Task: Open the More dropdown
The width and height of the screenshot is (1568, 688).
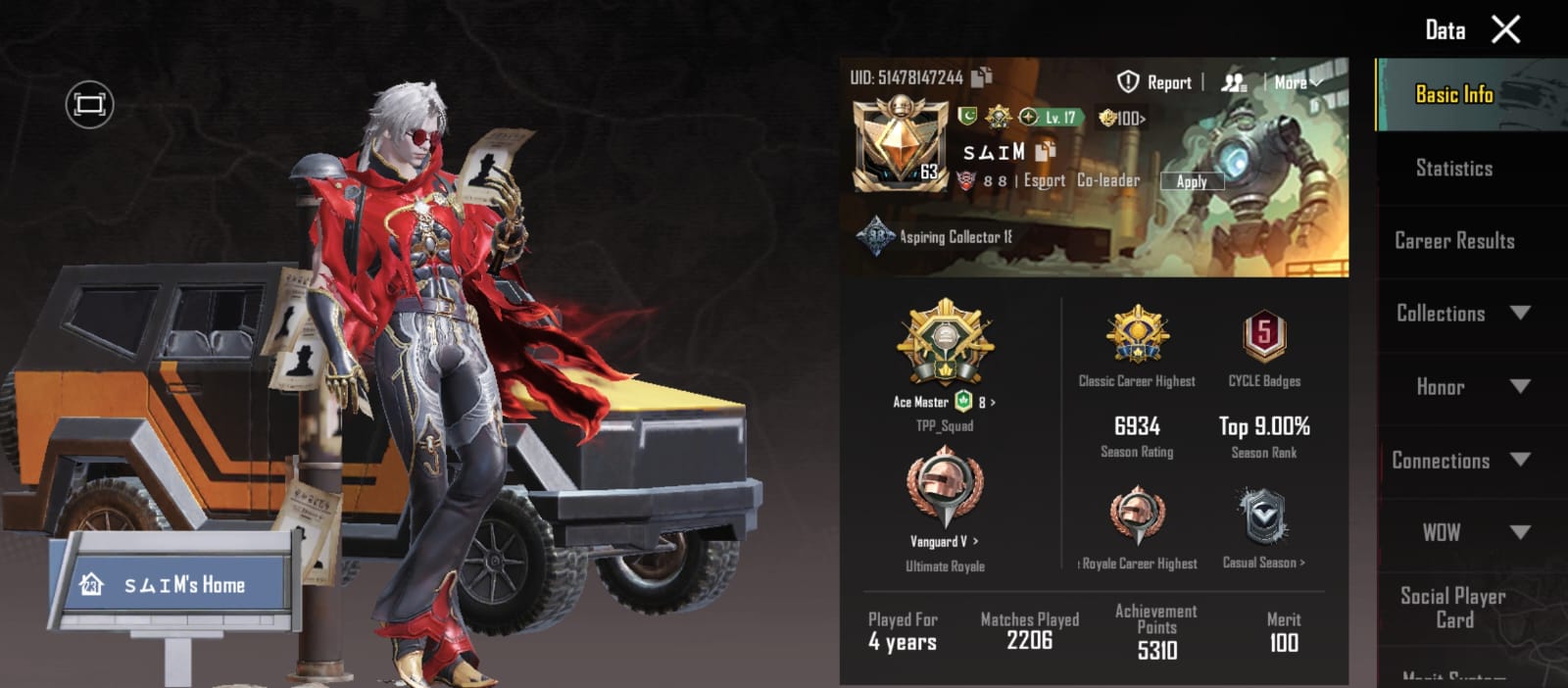Action: pos(1297,82)
